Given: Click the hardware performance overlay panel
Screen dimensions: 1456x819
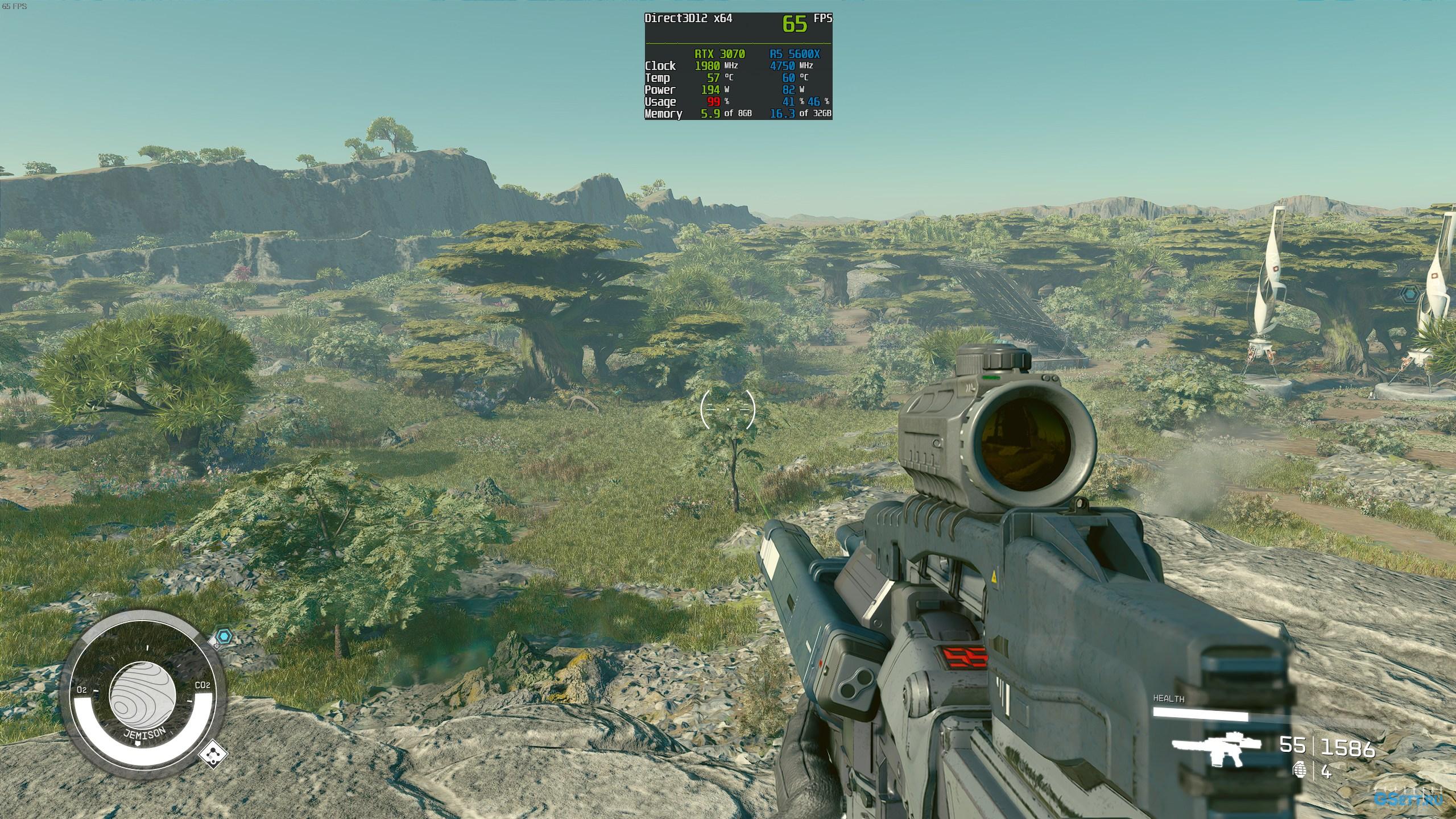Looking at the screenshot, I should [x=738, y=66].
